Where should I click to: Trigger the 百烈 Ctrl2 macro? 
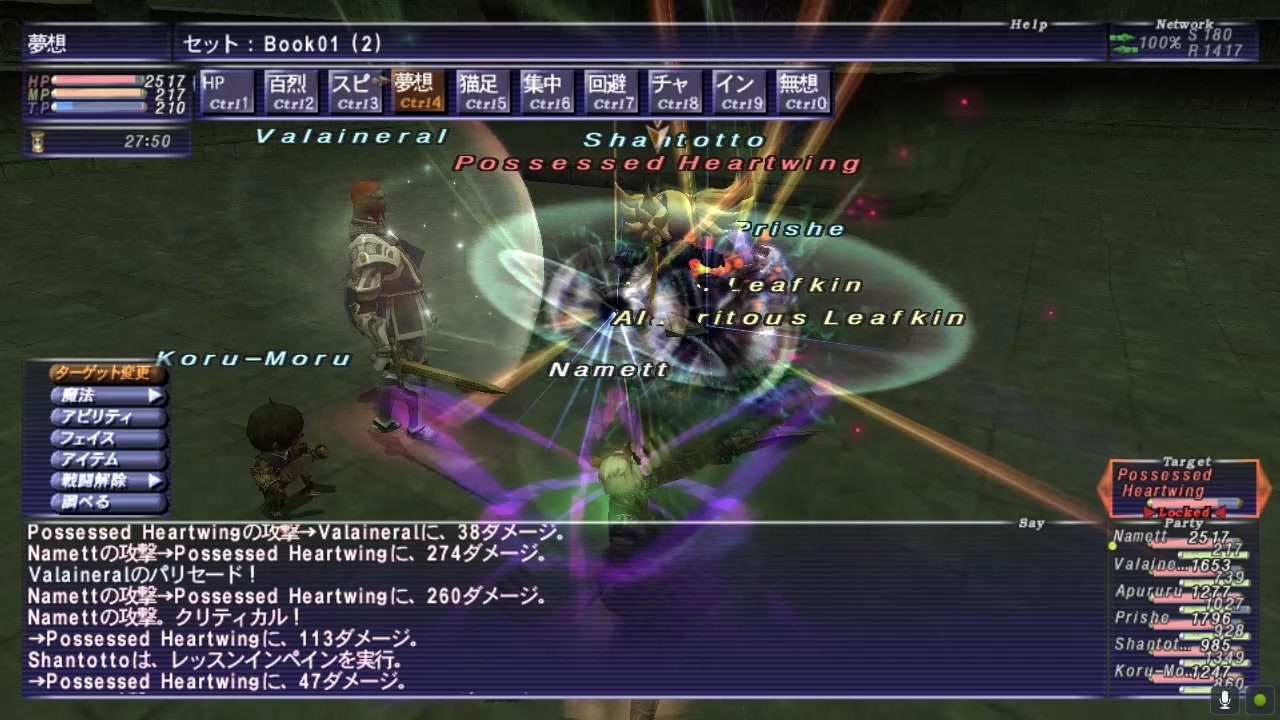click(290, 90)
